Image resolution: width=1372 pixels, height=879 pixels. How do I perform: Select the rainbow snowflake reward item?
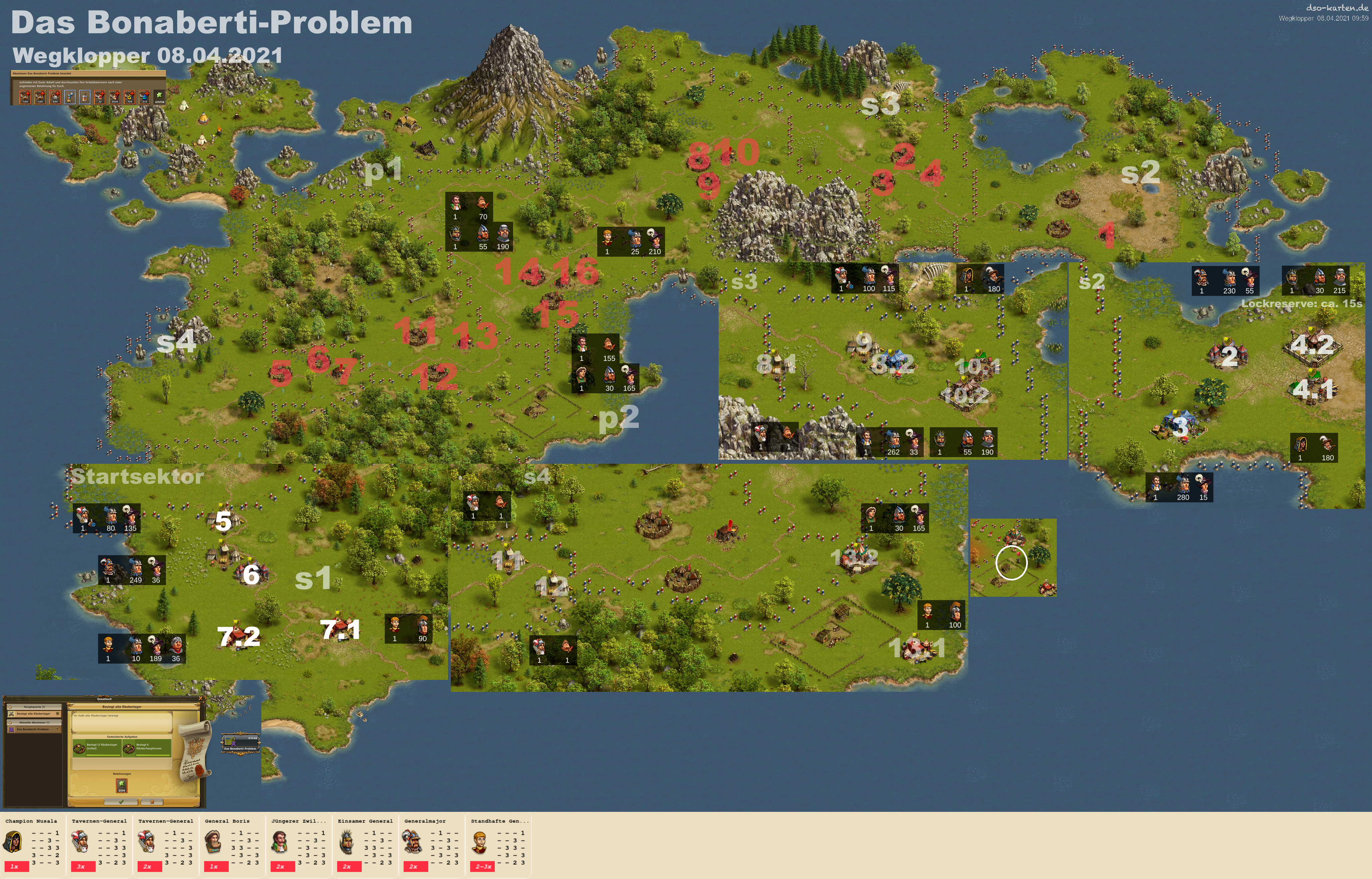point(69,97)
